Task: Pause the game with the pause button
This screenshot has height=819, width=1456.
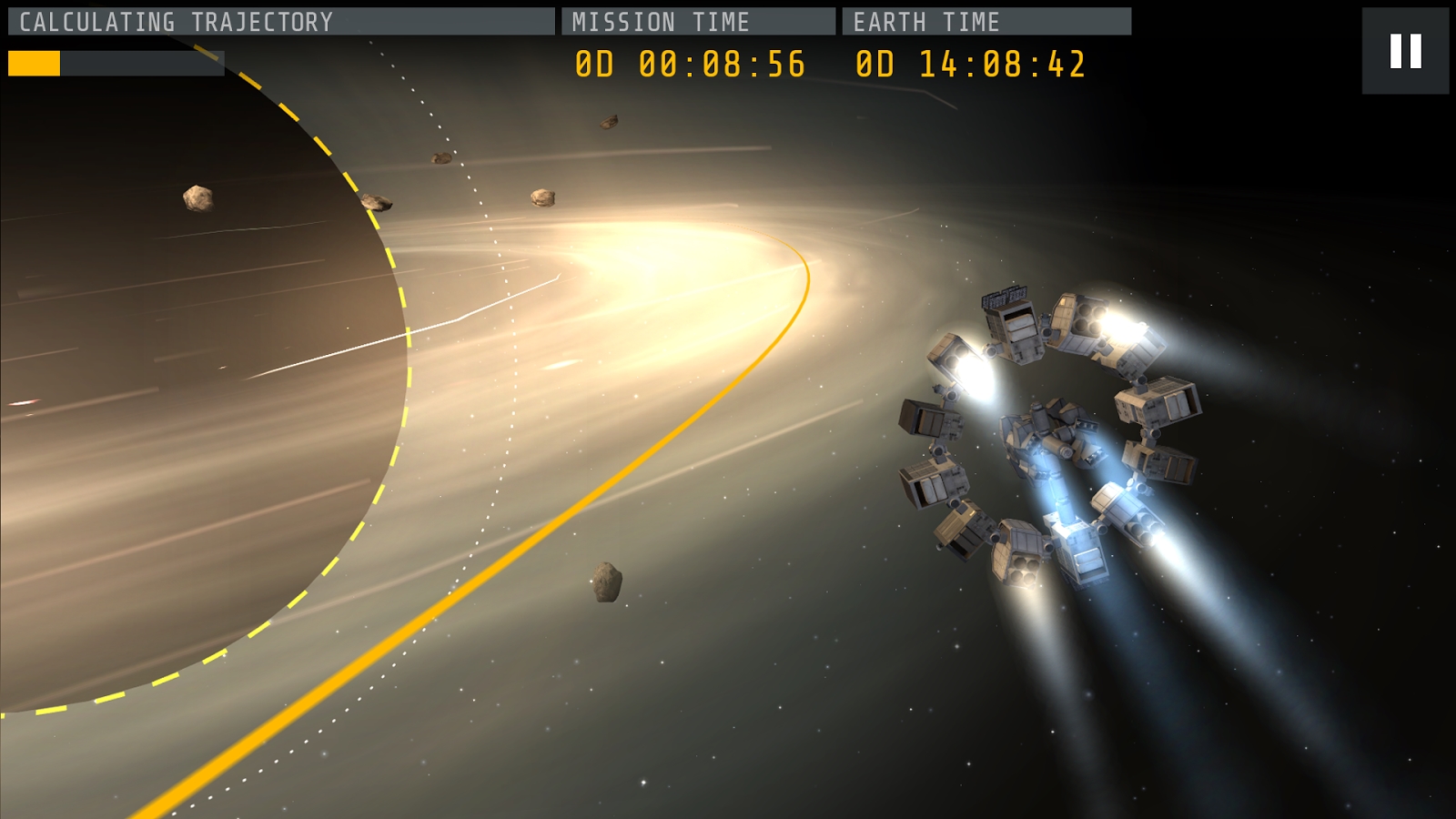Action: (x=1405, y=51)
